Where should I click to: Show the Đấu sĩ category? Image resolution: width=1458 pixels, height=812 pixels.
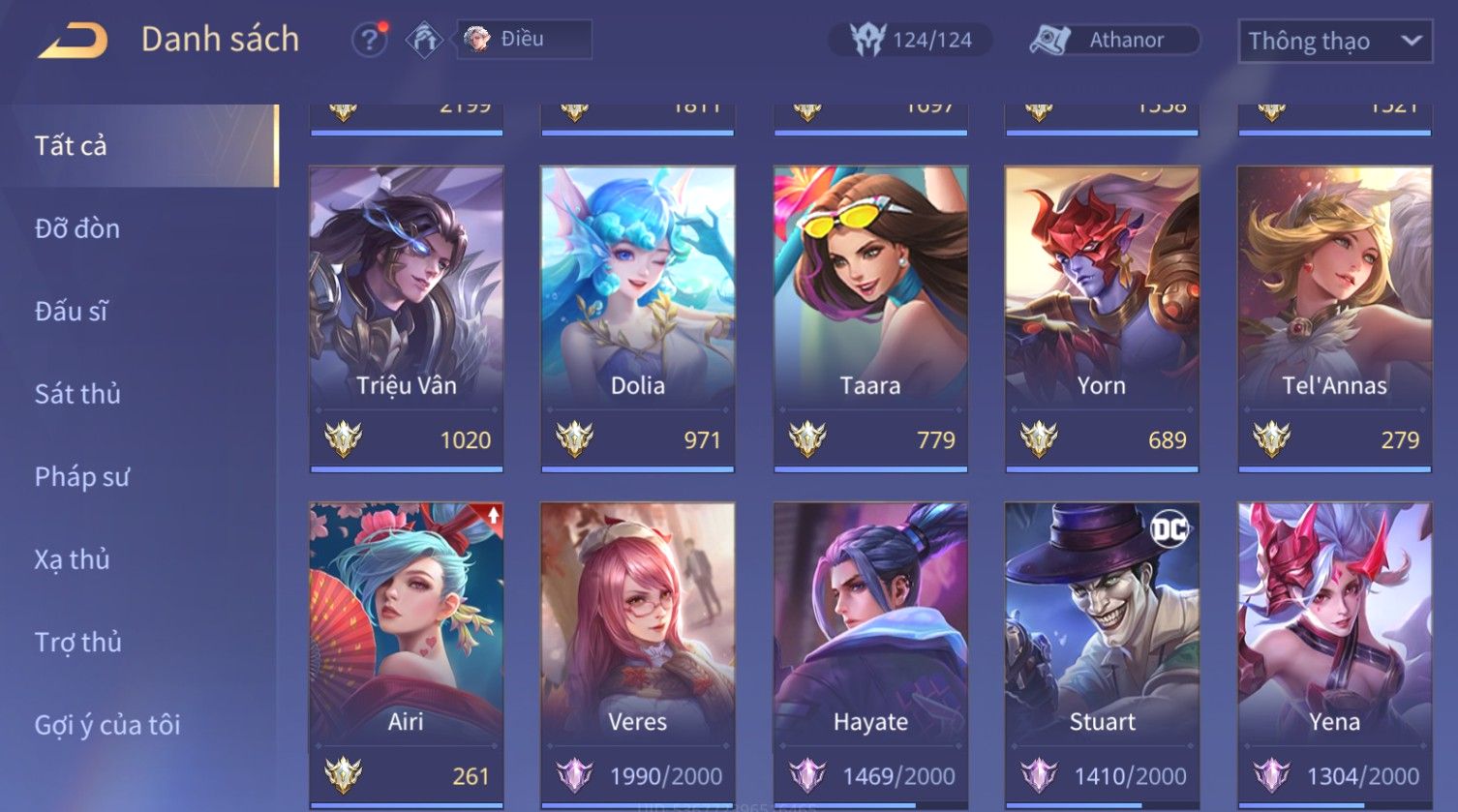tap(72, 311)
